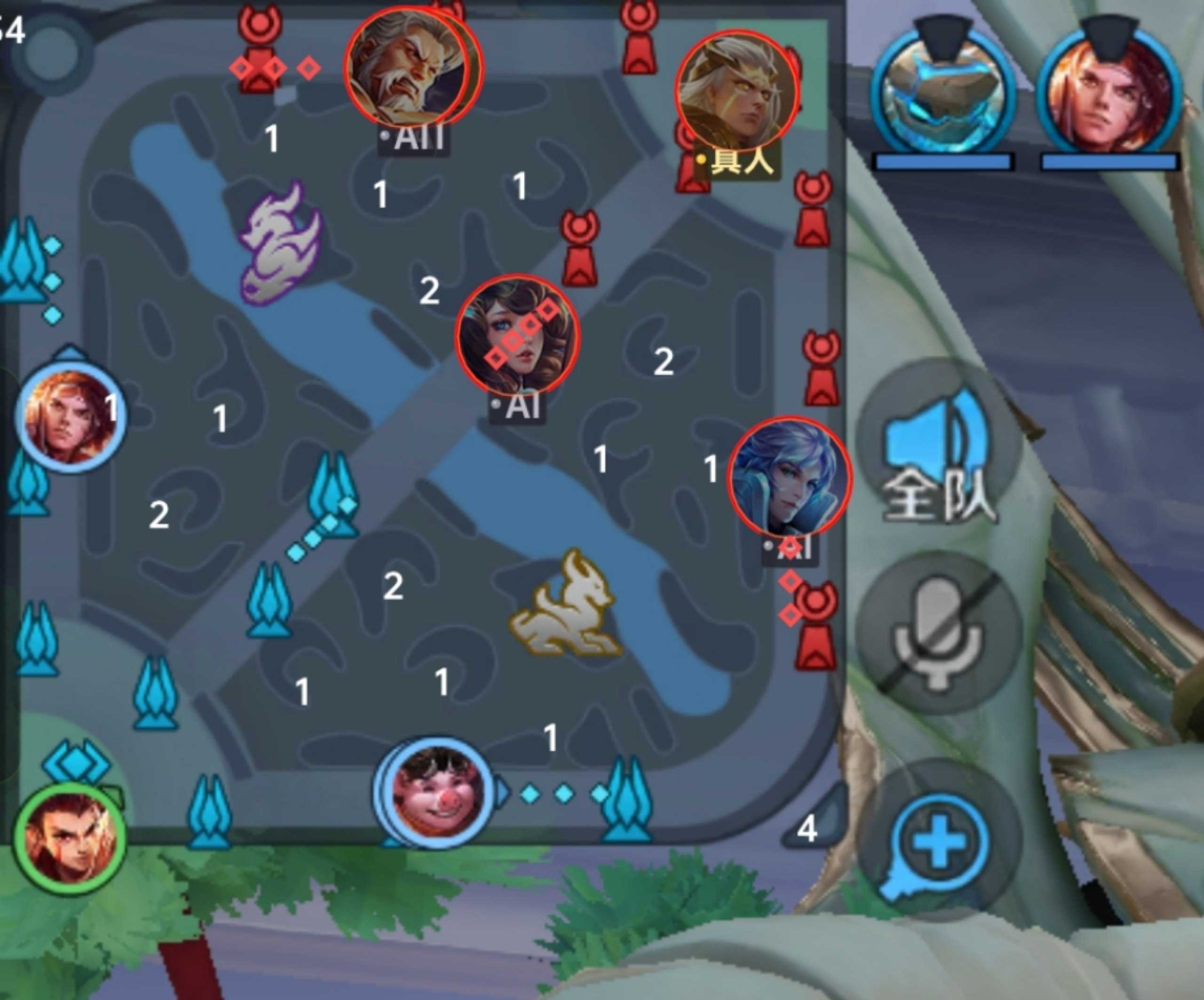
Task: Click the red-haired ally icon on the minimap
Action: pyautogui.click(x=70, y=416)
